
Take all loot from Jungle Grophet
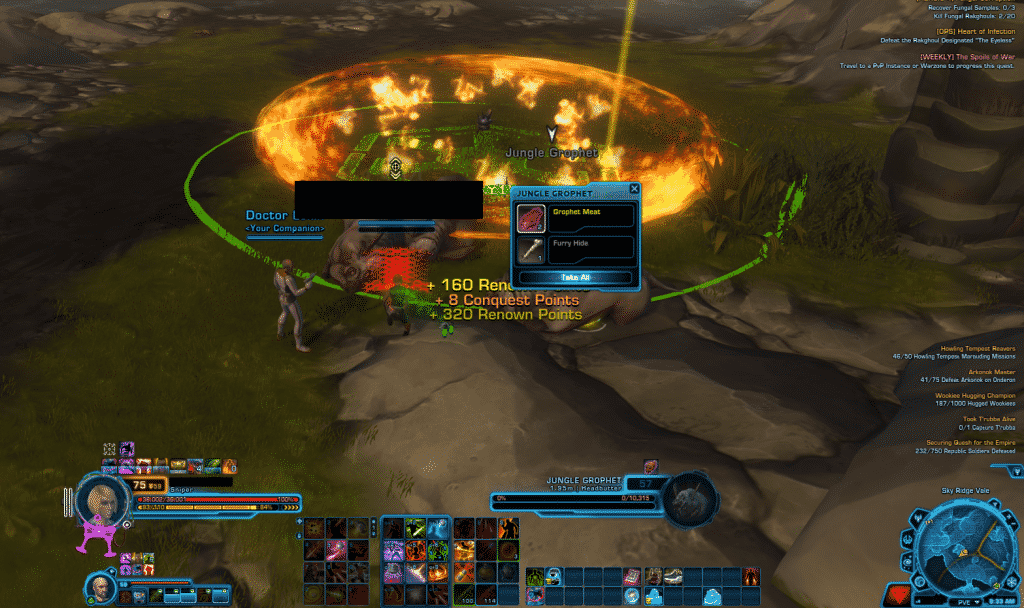574,277
